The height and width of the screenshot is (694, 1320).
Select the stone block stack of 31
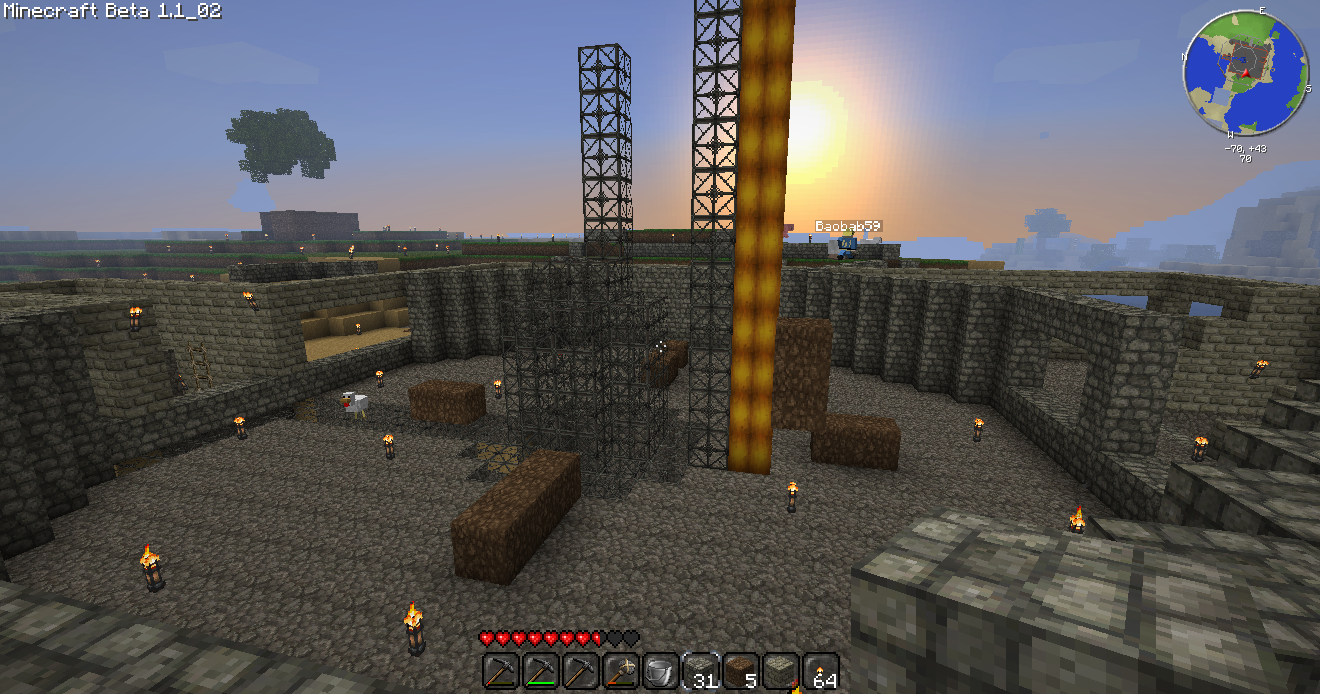point(700,671)
